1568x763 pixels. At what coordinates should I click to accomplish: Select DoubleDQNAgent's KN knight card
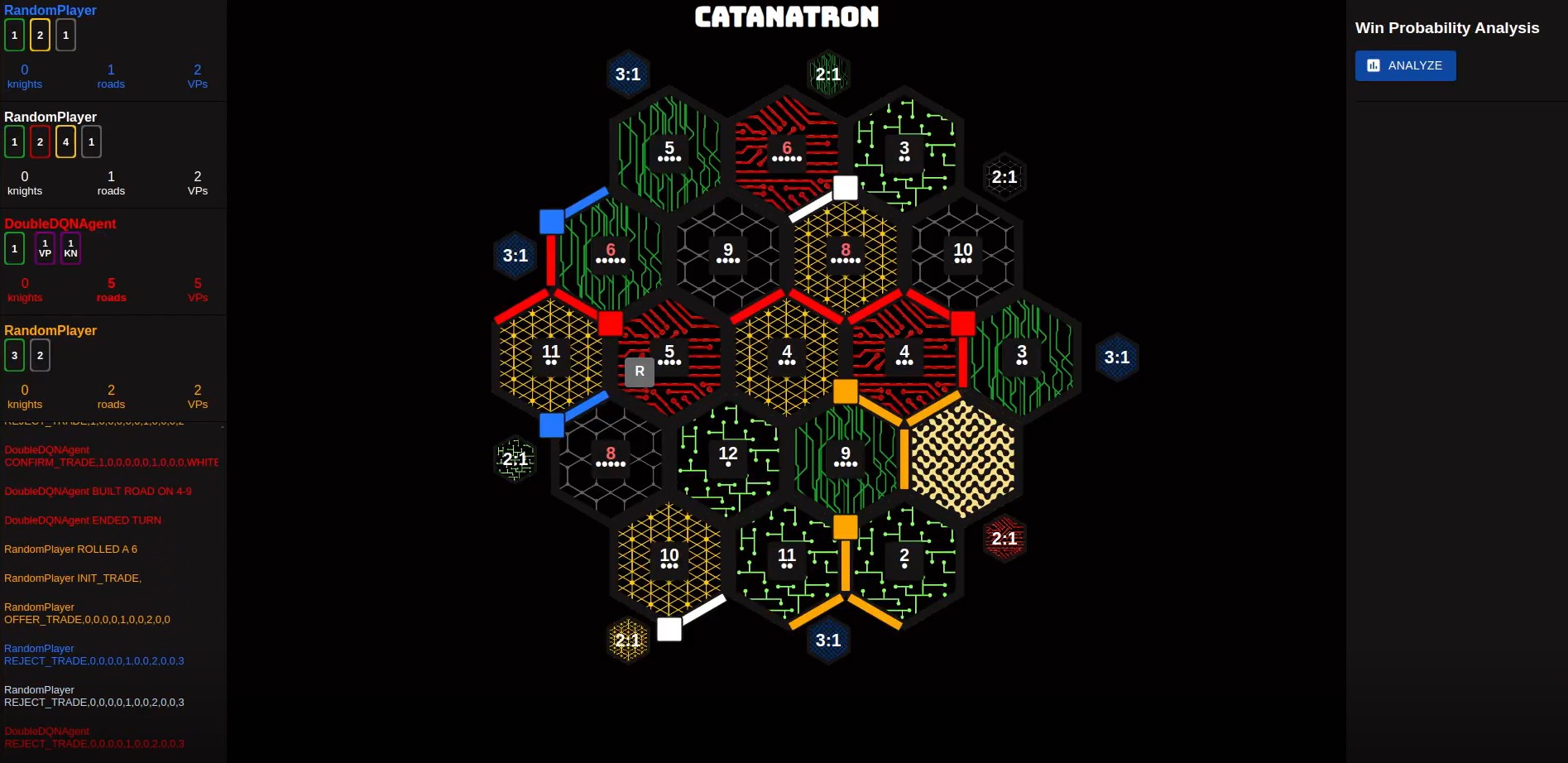pyautogui.click(x=70, y=247)
